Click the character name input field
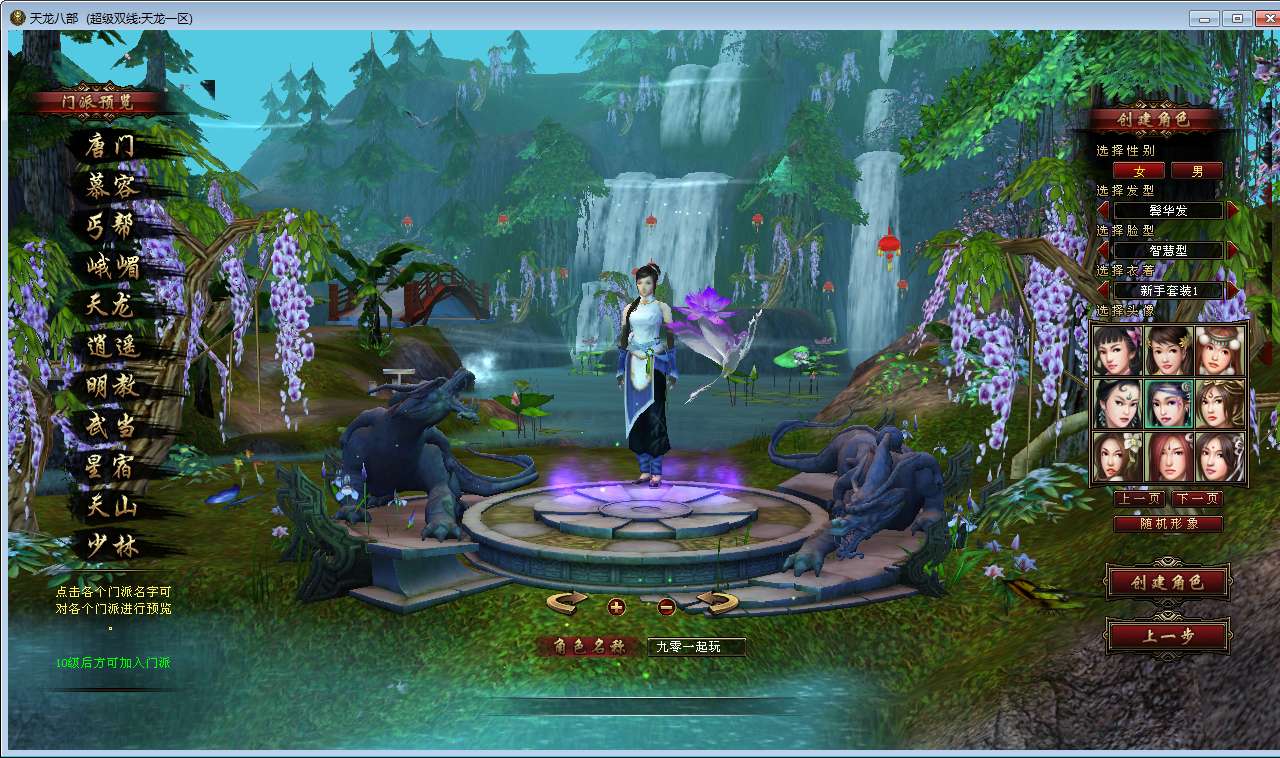Screen dimensions: 1280x758 696,647
